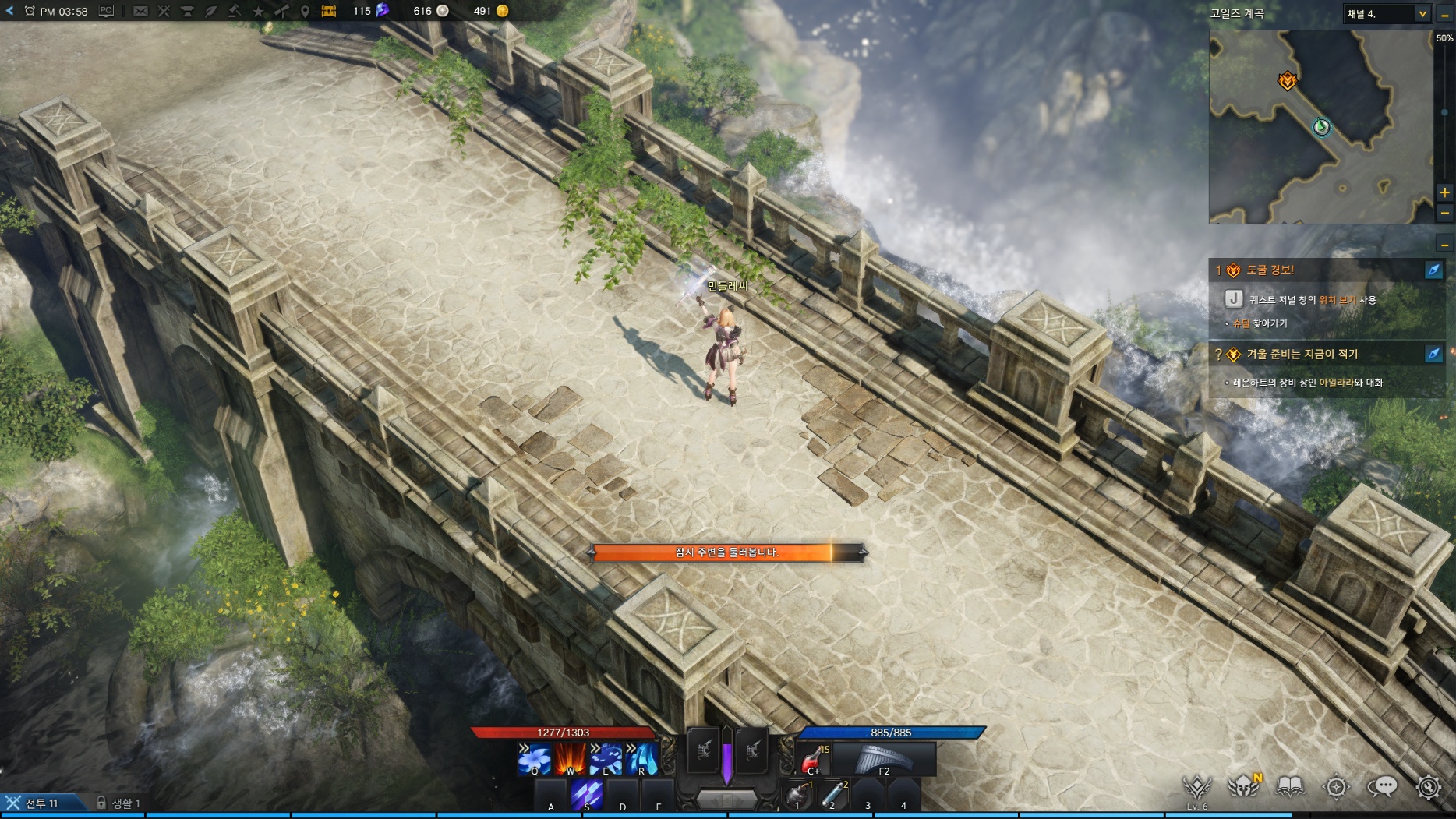Zoom out the minimap with minus button

tap(1444, 212)
